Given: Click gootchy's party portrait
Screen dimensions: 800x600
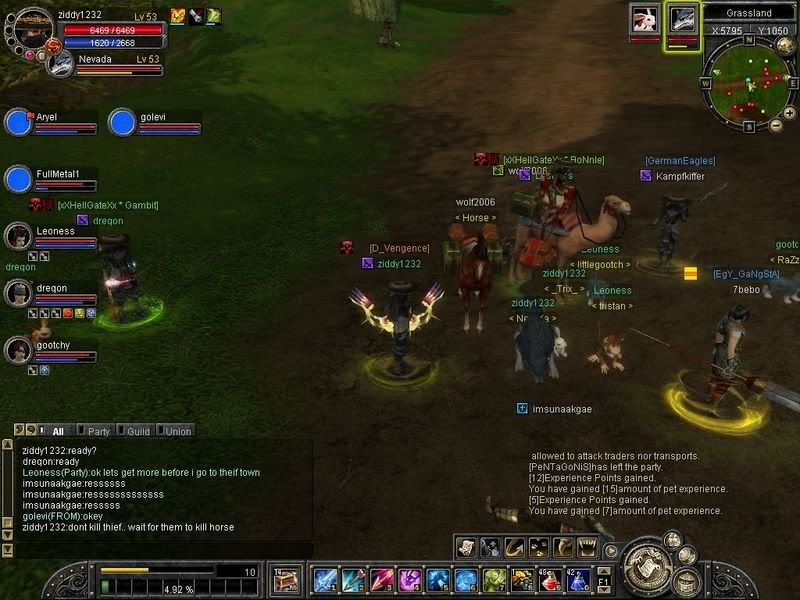Looking at the screenshot, I should pyautogui.click(x=18, y=350).
